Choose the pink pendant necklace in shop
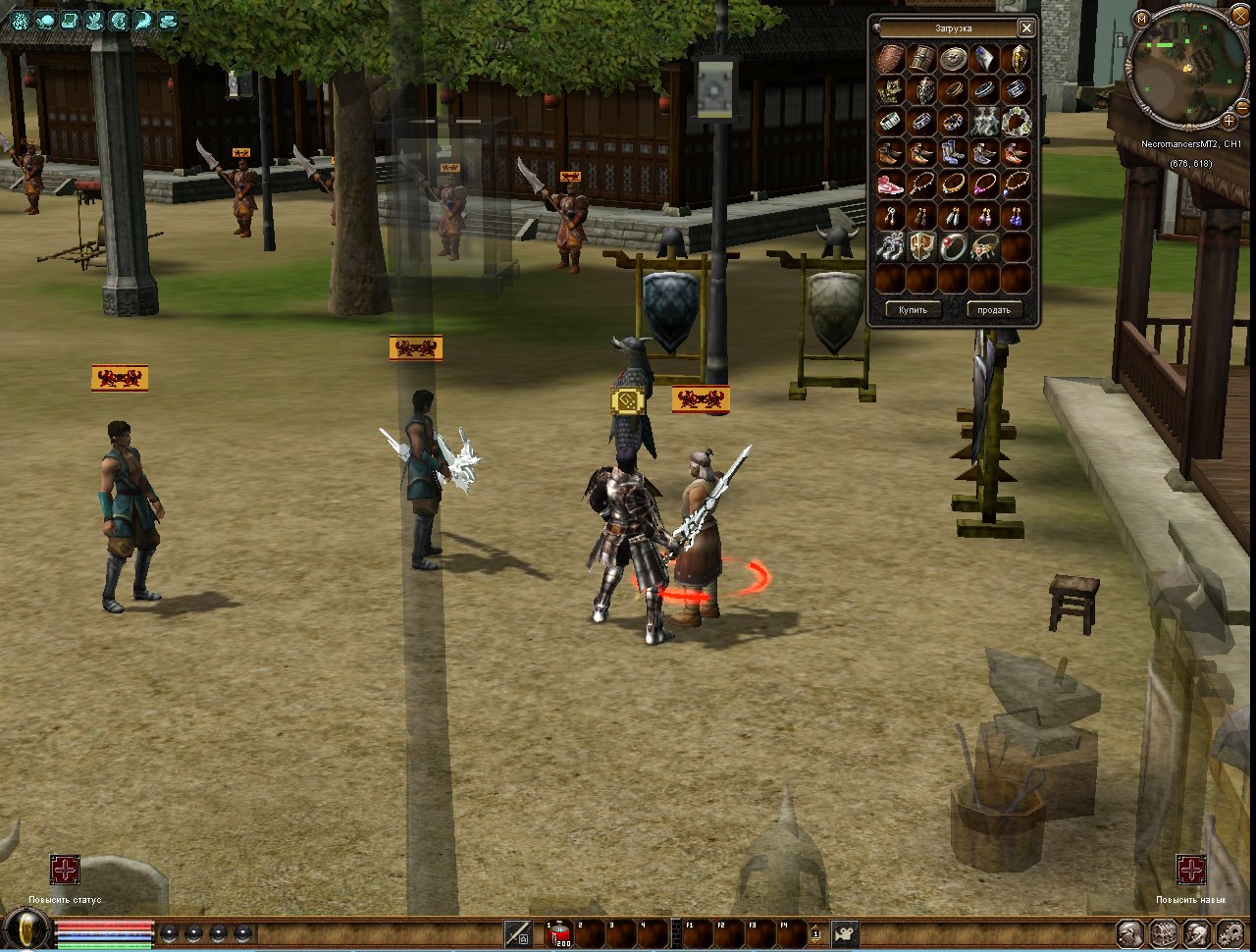This screenshot has width=1256, height=952. (984, 185)
